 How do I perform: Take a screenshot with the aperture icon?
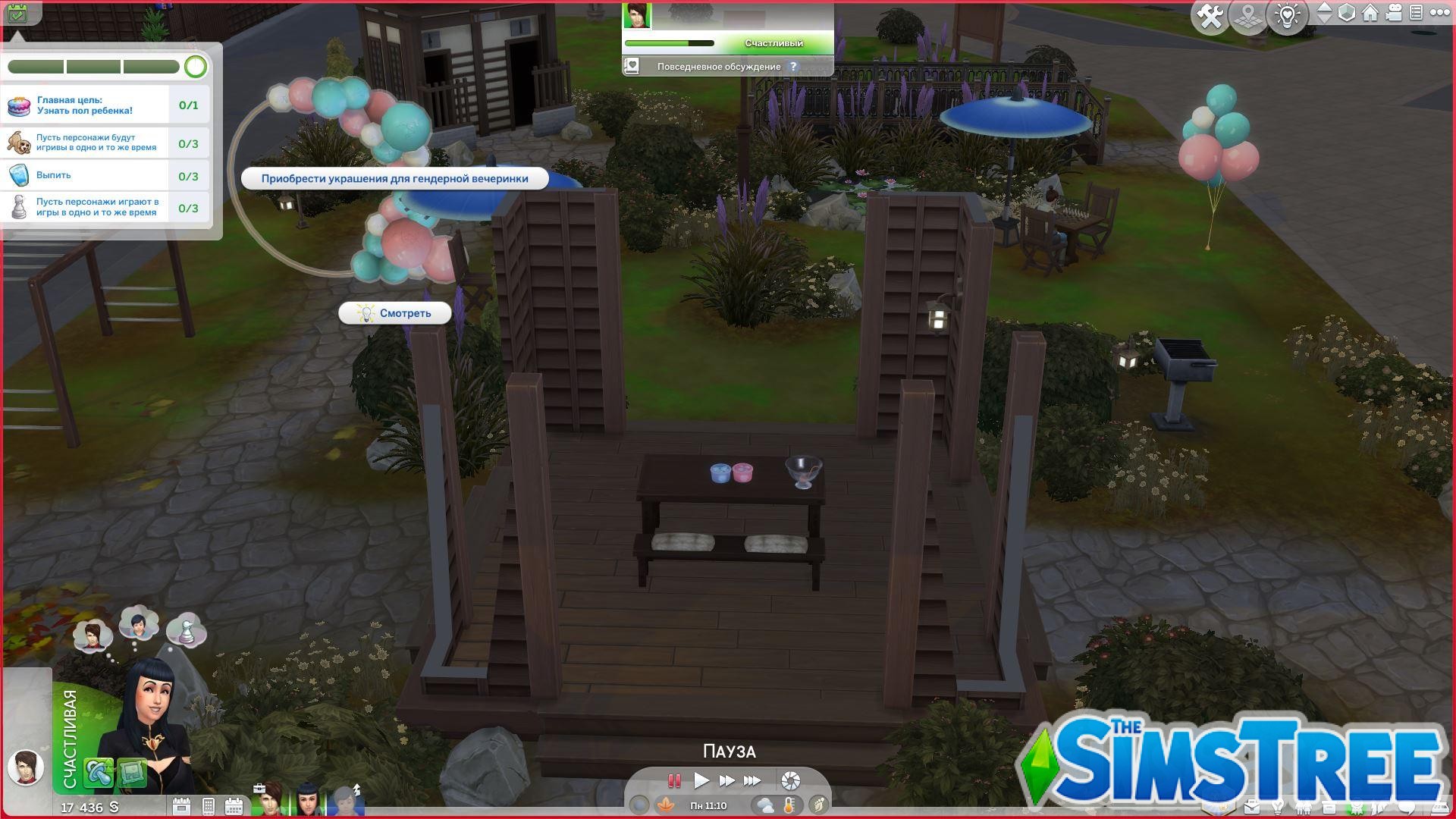pos(790,781)
